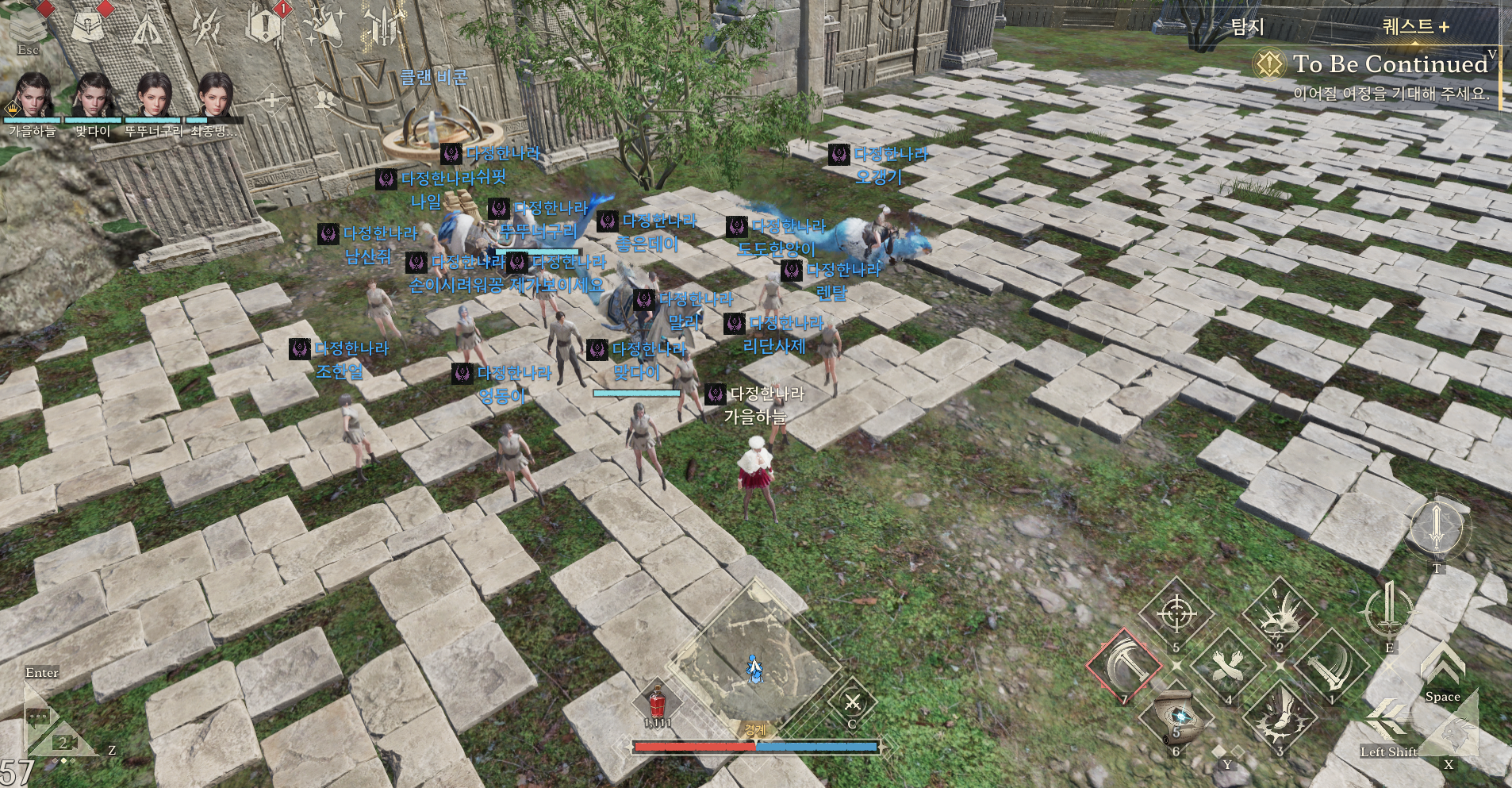Open the notification icon with exclamation mark
Screen dimensions: 1512x788
[x=266, y=26]
